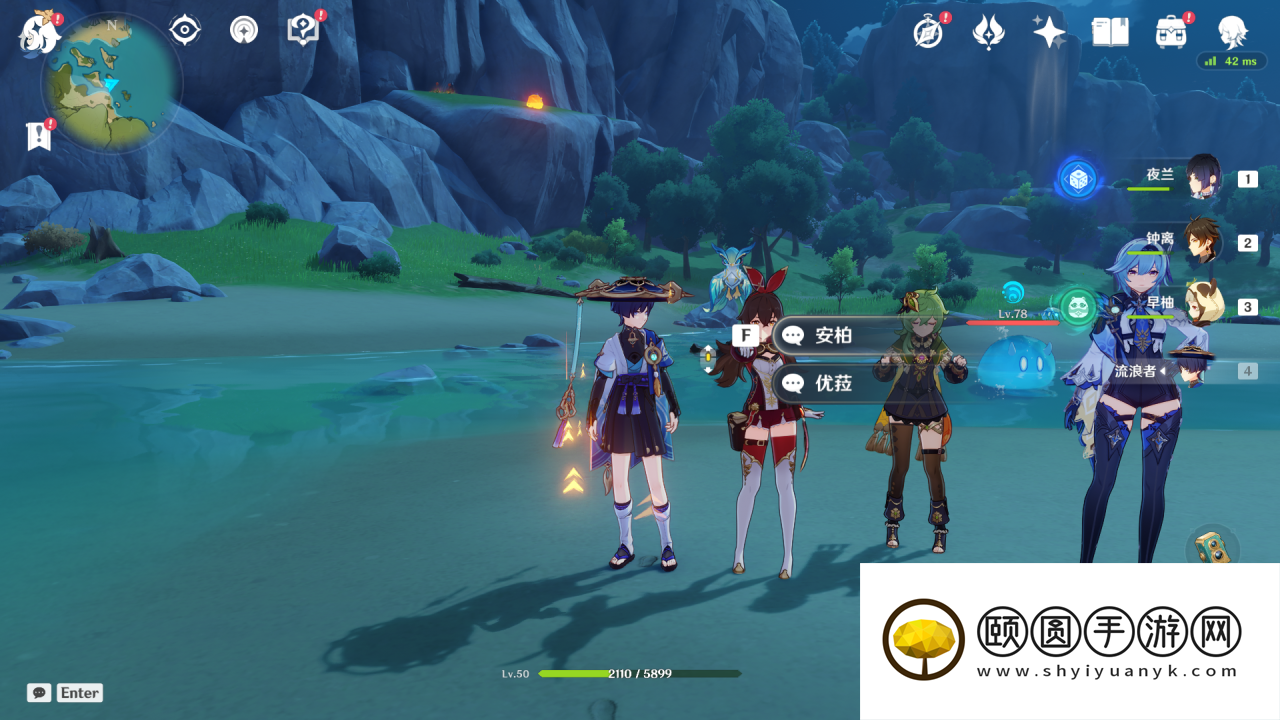Switch to party member 钟离
Image resolution: width=1280 pixels, height=720 pixels.
pyautogui.click(x=1203, y=243)
